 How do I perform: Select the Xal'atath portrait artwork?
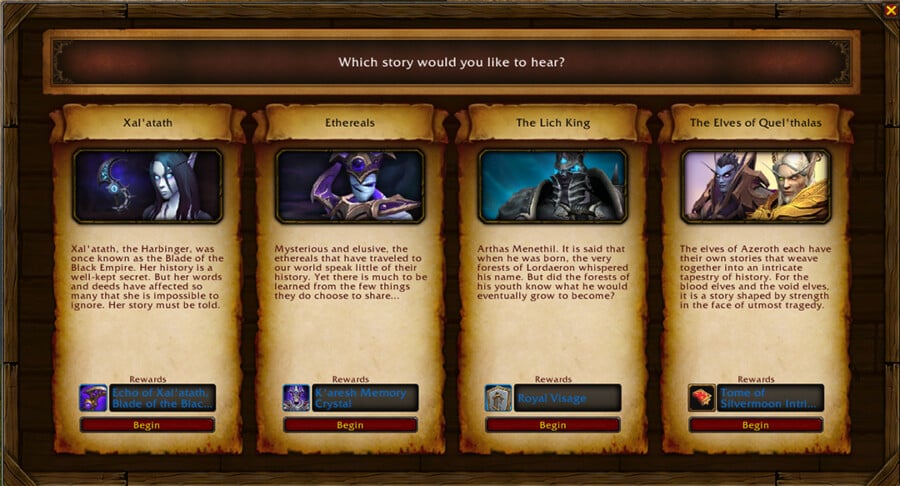(x=147, y=186)
